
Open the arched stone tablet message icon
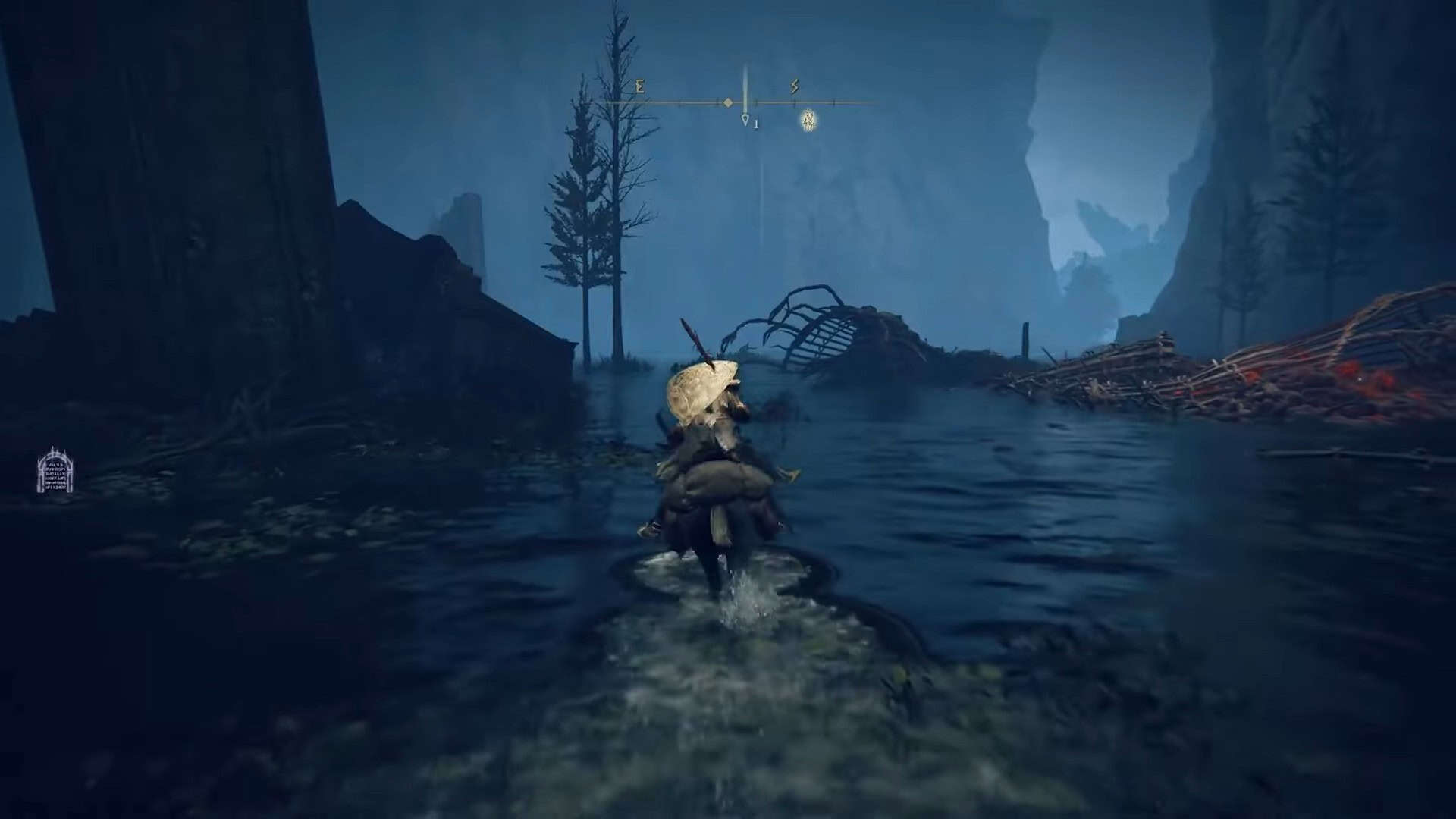point(55,470)
